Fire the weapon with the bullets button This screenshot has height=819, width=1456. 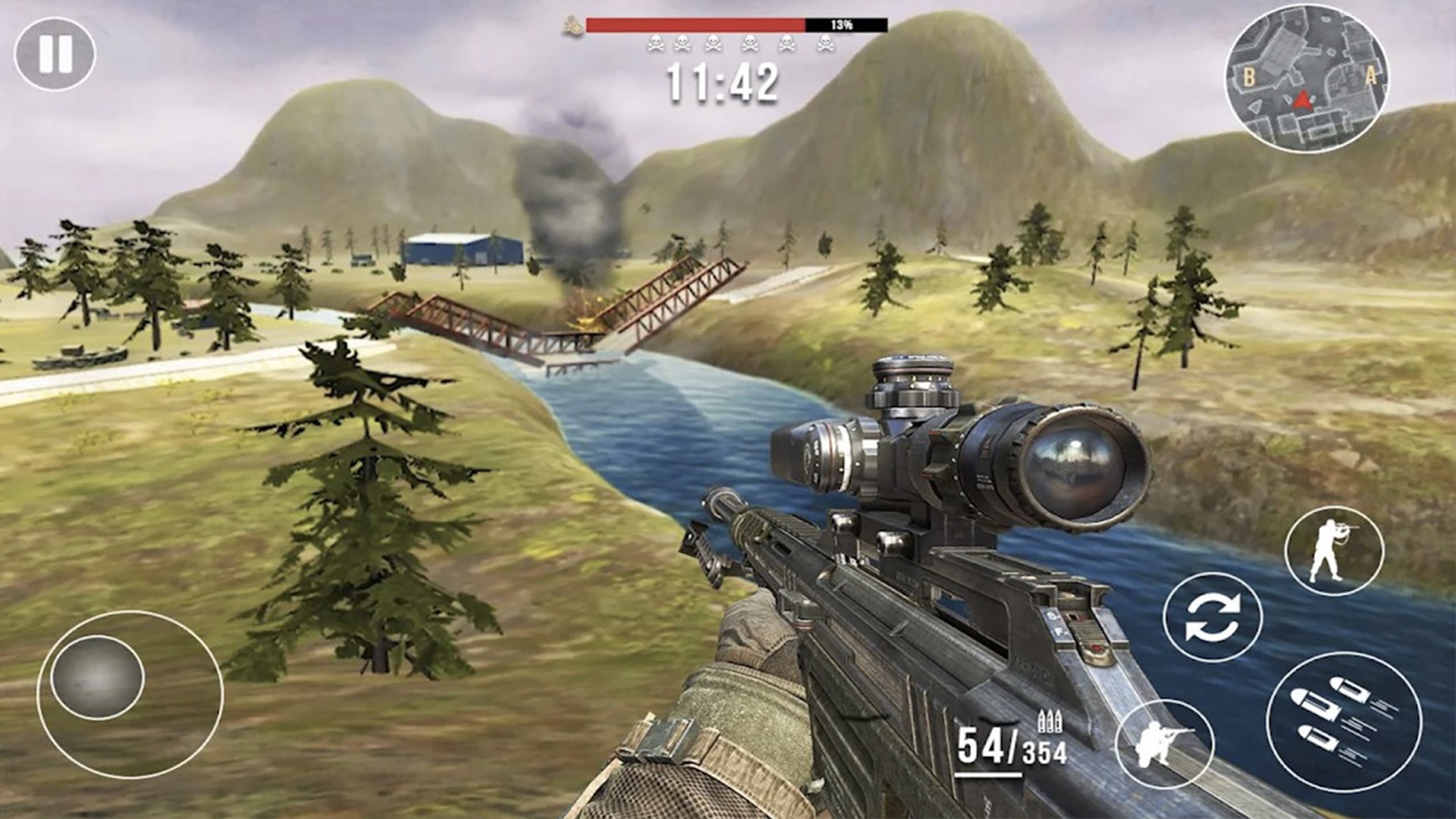tap(1343, 721)
